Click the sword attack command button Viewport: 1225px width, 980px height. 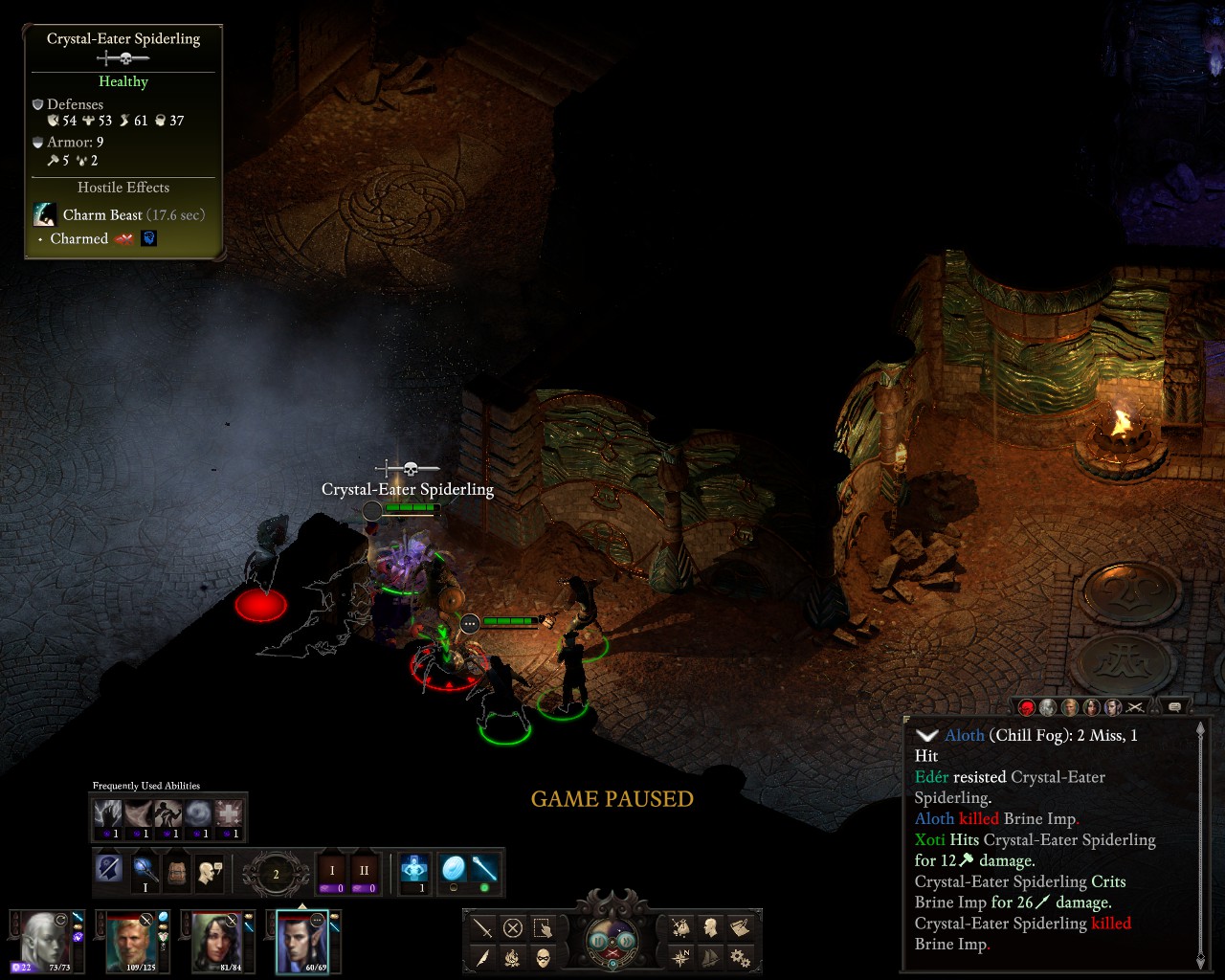click(483, 927)
